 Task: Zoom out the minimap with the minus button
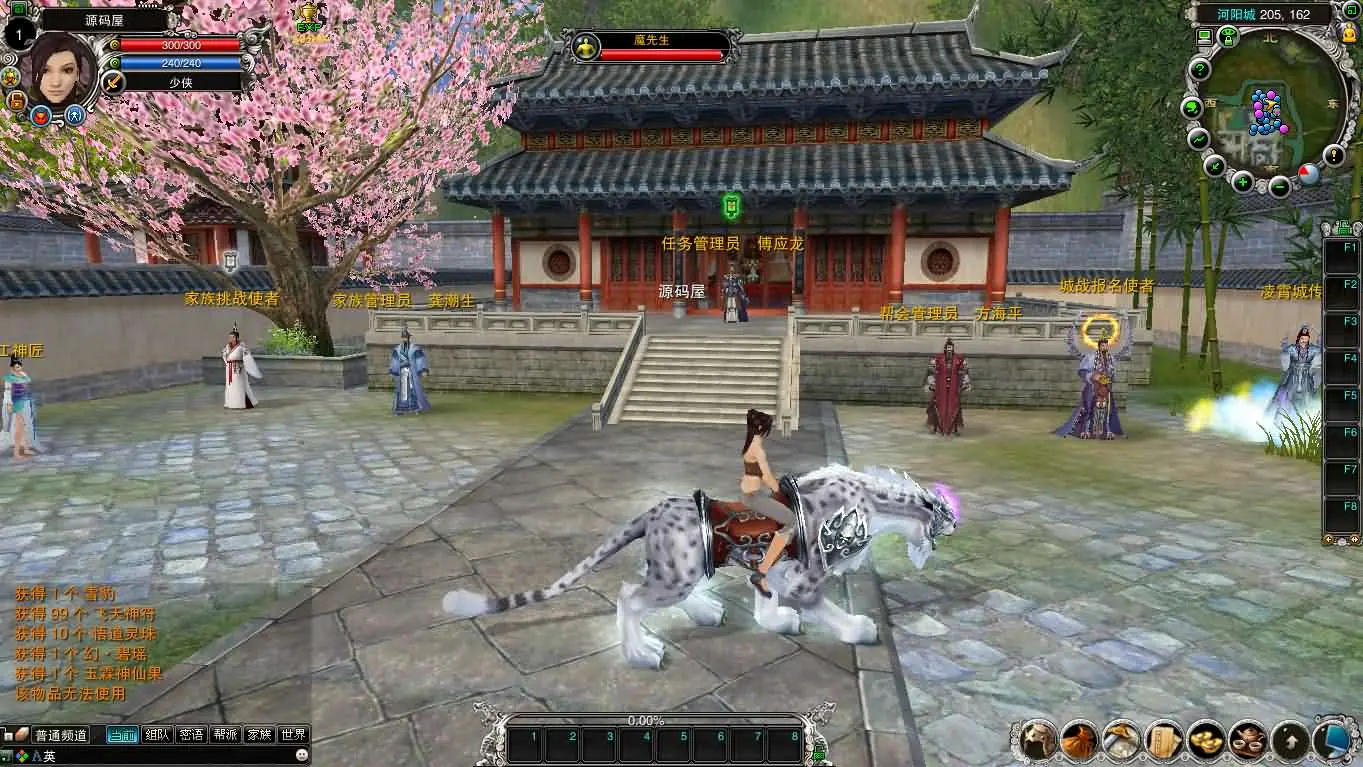click(1279, 185)
